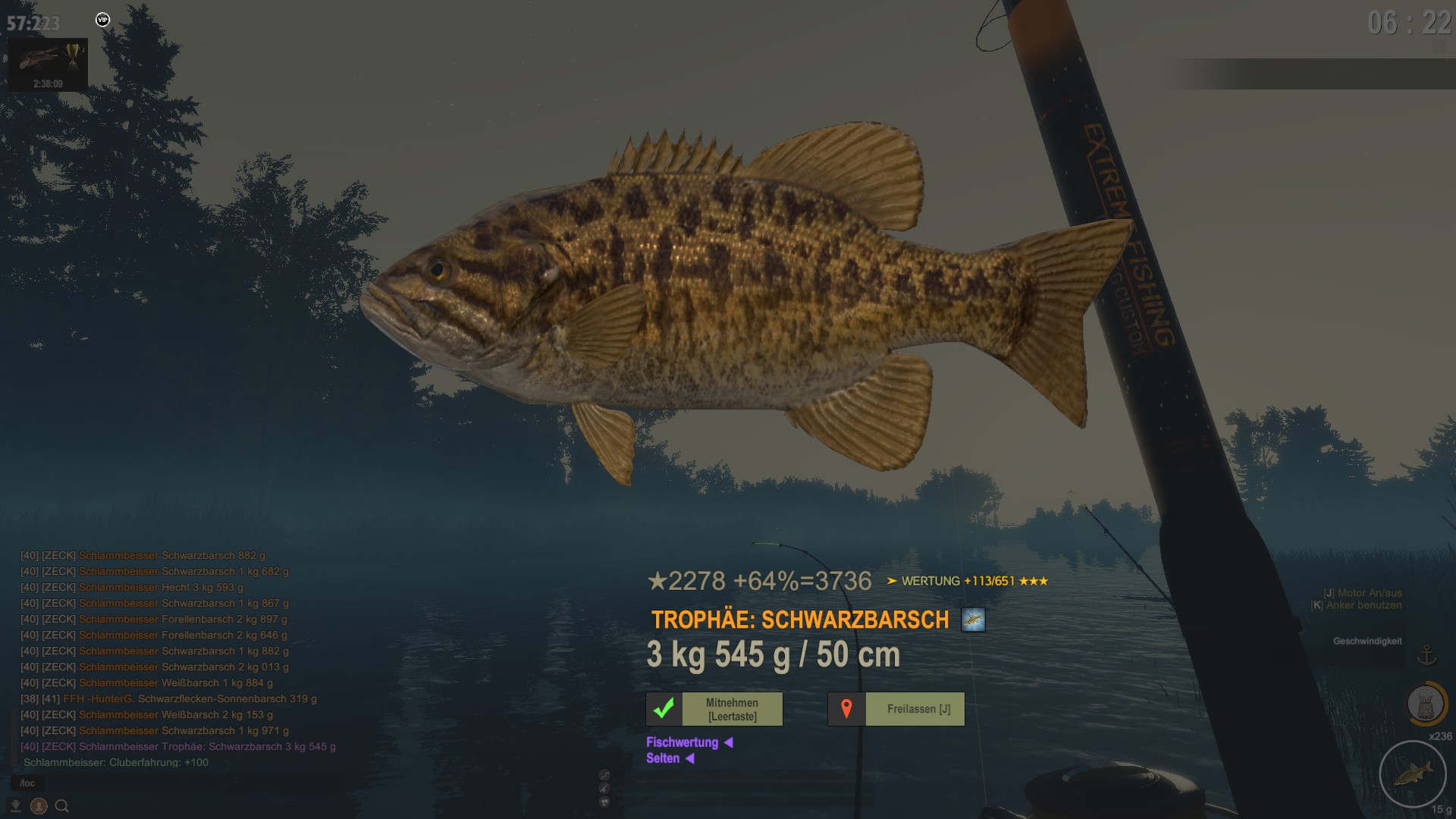Click the FFH -HunterG. player name in chat
1456x819 pixels.
pyautogui.click(x=98, y=698)
